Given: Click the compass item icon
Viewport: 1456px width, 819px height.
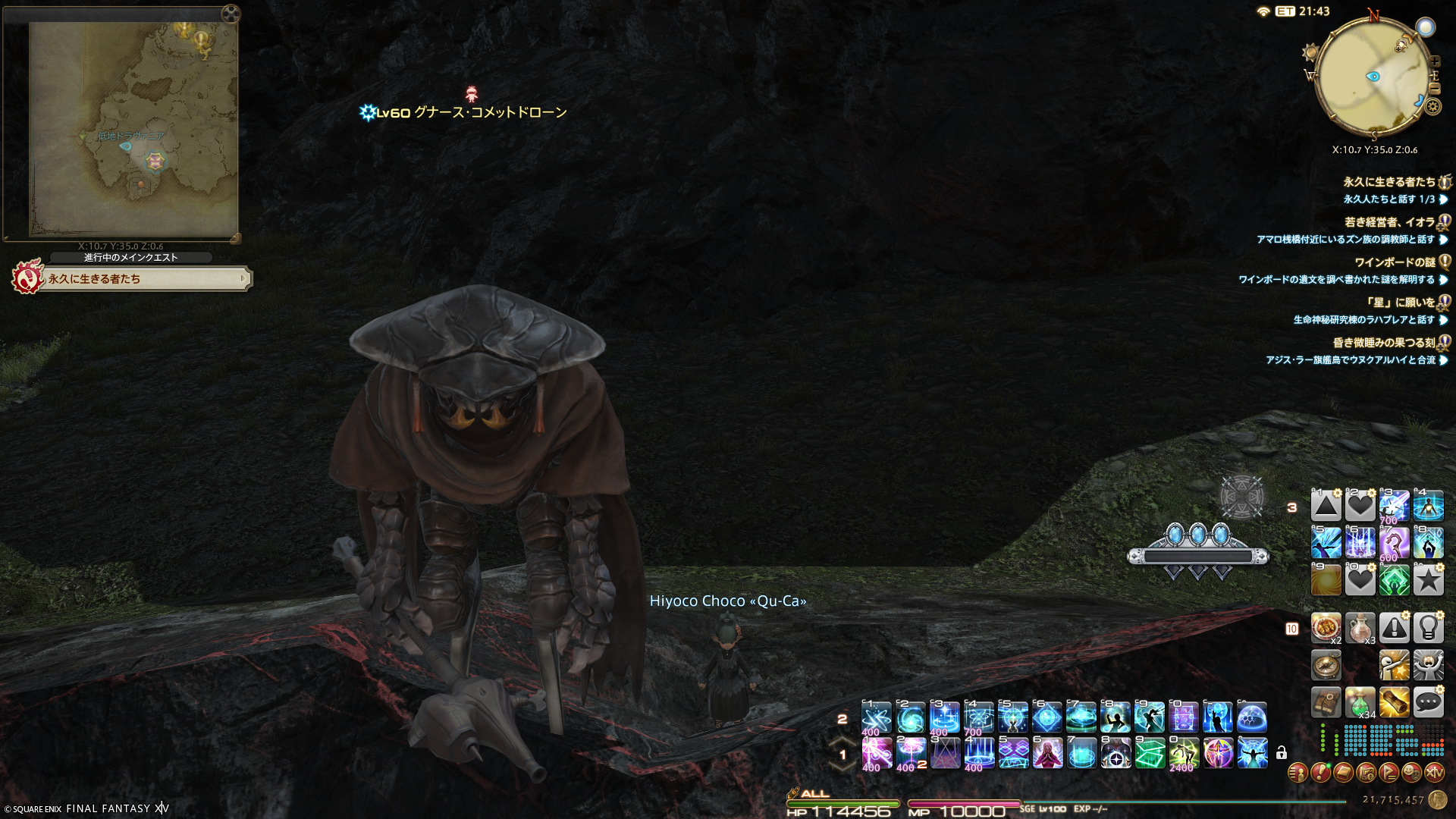Looking at the screenshot, I should 1326,666.
